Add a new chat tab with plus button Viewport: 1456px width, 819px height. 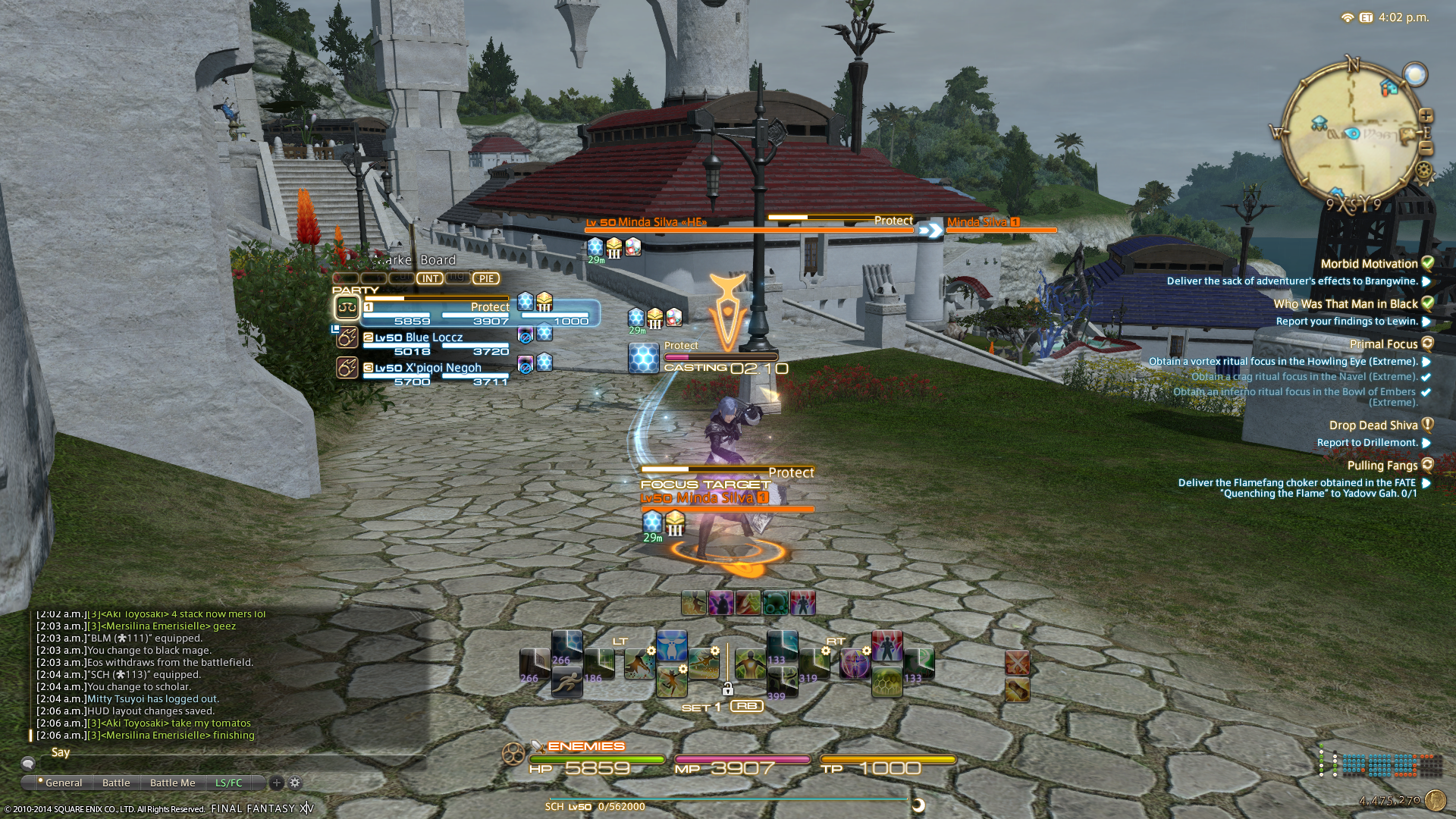[x=277, y=783]
